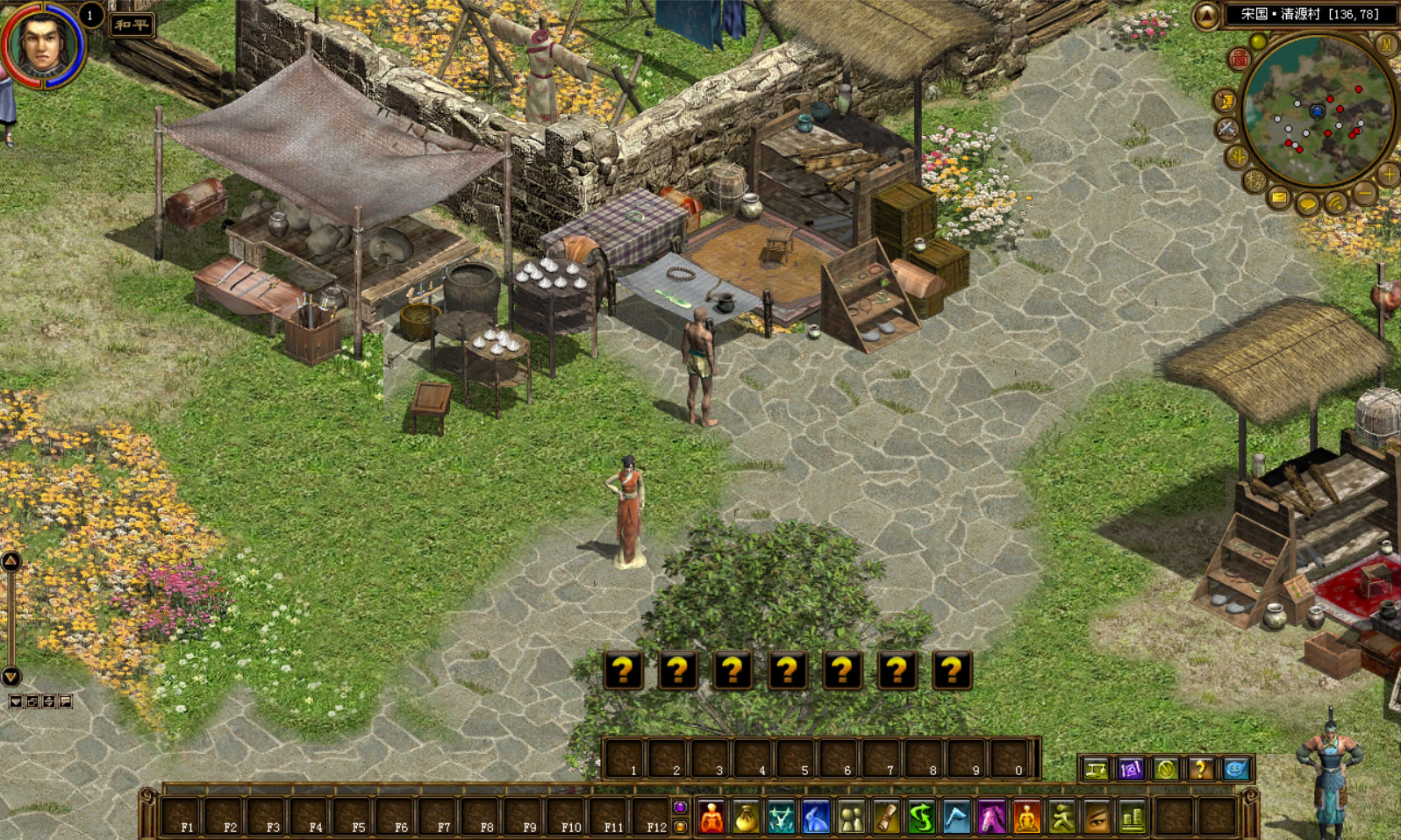This screenshot has height=840, width=1401.
Task: Zoom out the minimap with minus button
Action: 1364,192
